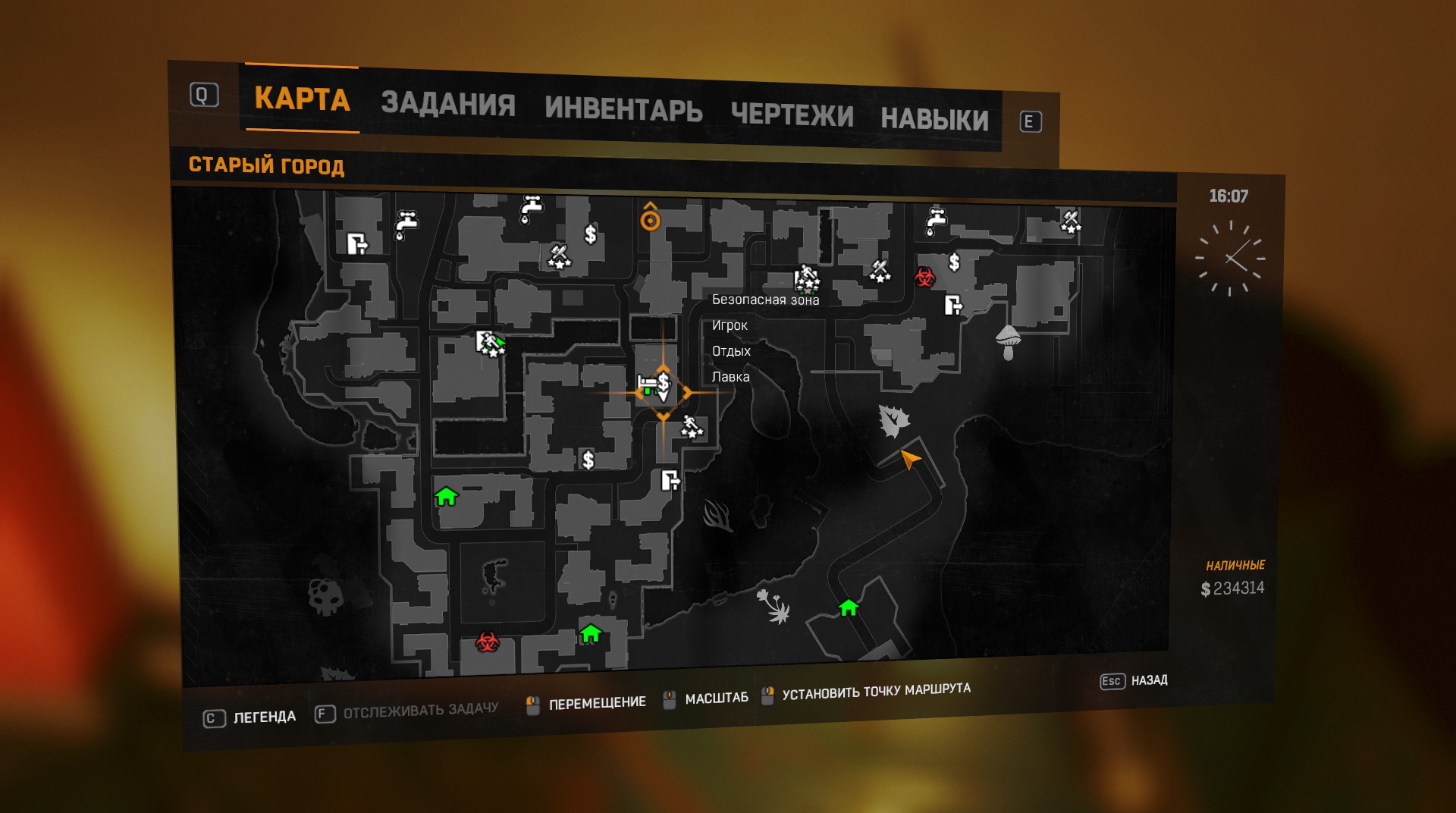The image size is (1456, 813).
Task: Select the orange objective compass icon at top
Action: pyautogui.click(x=651, y=218)
